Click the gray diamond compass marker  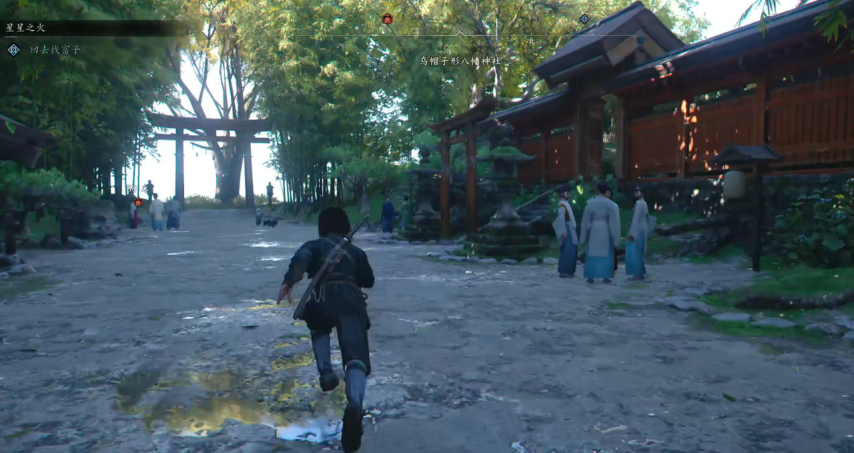point(585,18)
